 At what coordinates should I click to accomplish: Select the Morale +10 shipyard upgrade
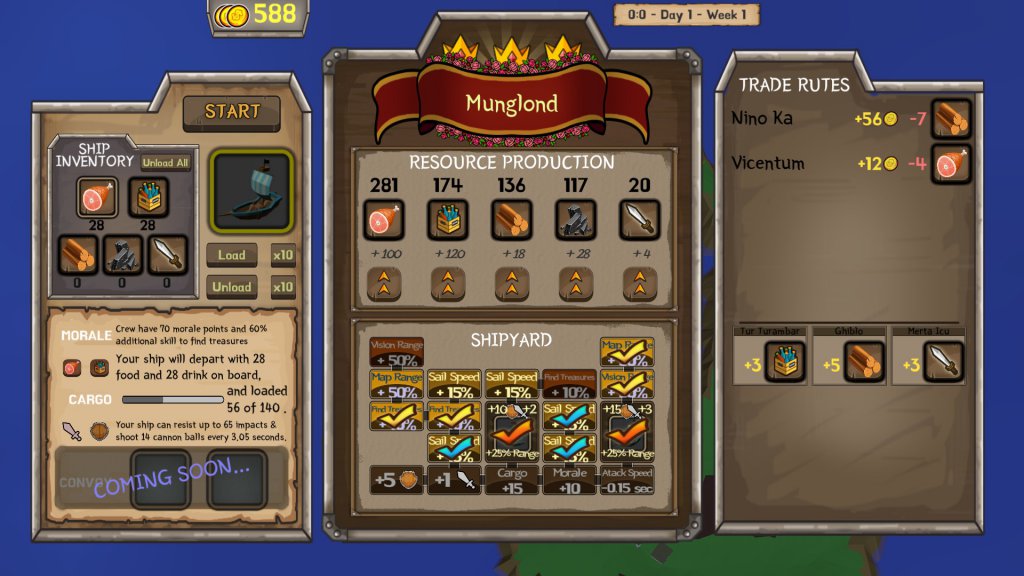click(x=569, y=480)
